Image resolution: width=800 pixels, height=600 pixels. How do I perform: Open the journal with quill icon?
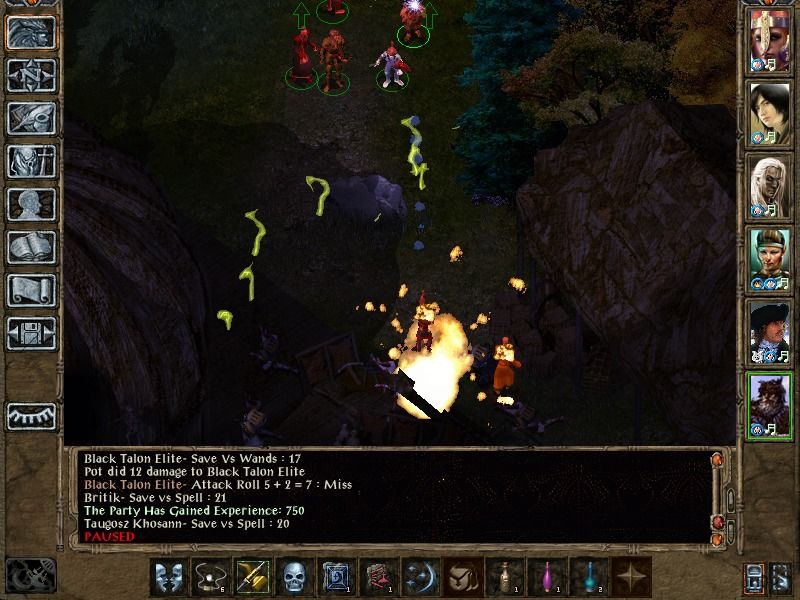[x=31, y=118]
